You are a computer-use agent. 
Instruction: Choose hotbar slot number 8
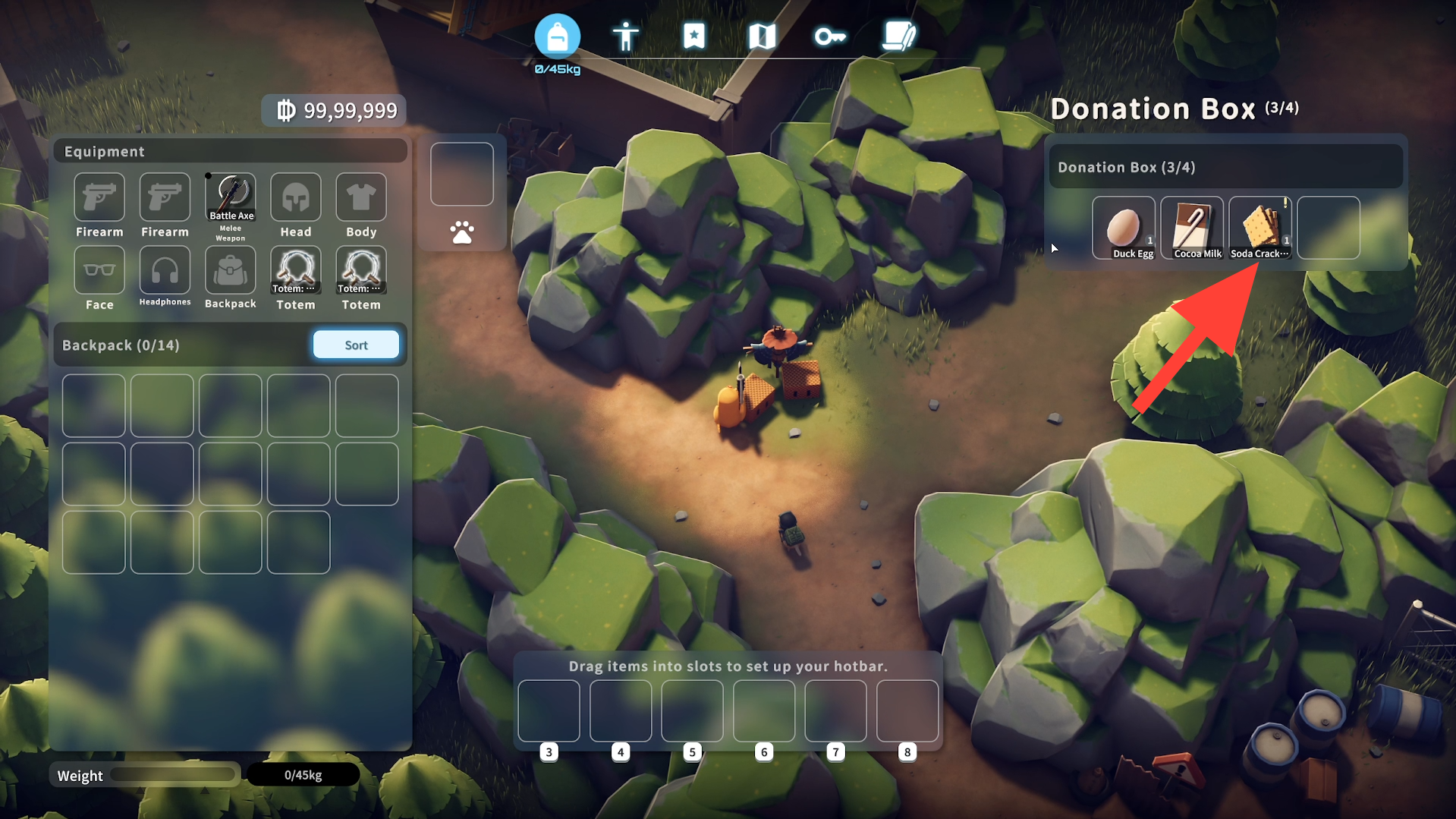[907, 710]
